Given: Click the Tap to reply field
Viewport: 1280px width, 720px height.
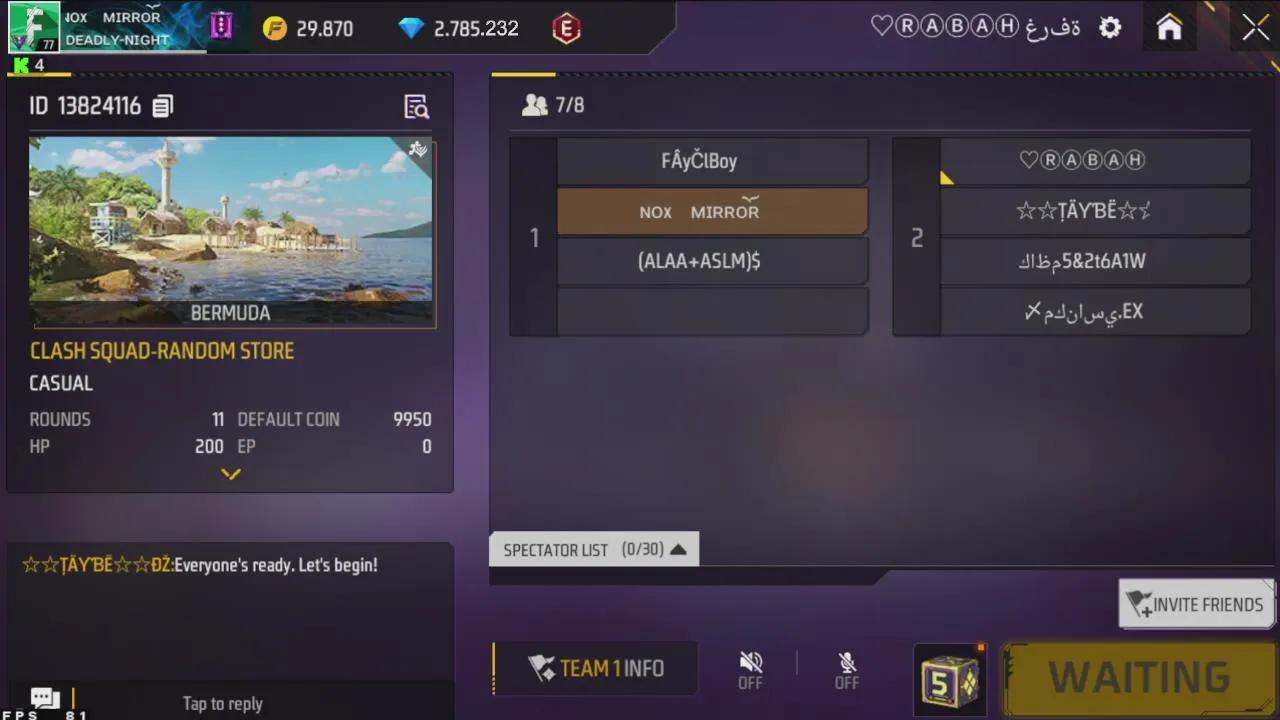Looking at the screenshot, I should [x=222, y=703].
